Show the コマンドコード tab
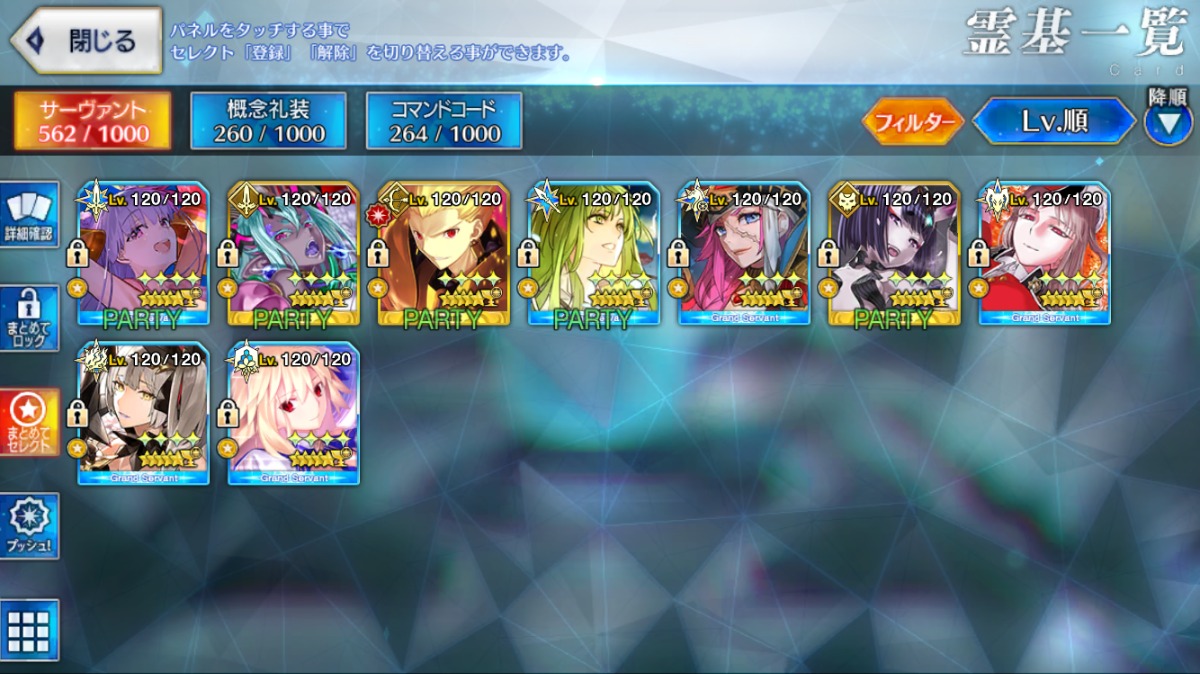The width and height of the screenshot is (1200, 674). pyautogui.click(x=444, y=121)
